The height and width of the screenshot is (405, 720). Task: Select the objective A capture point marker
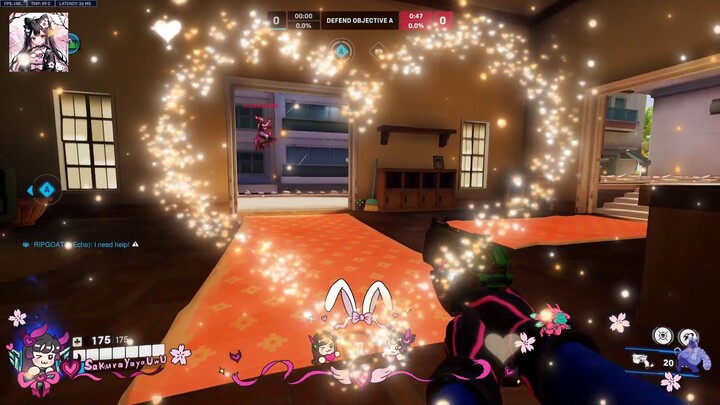pos(341,48)
